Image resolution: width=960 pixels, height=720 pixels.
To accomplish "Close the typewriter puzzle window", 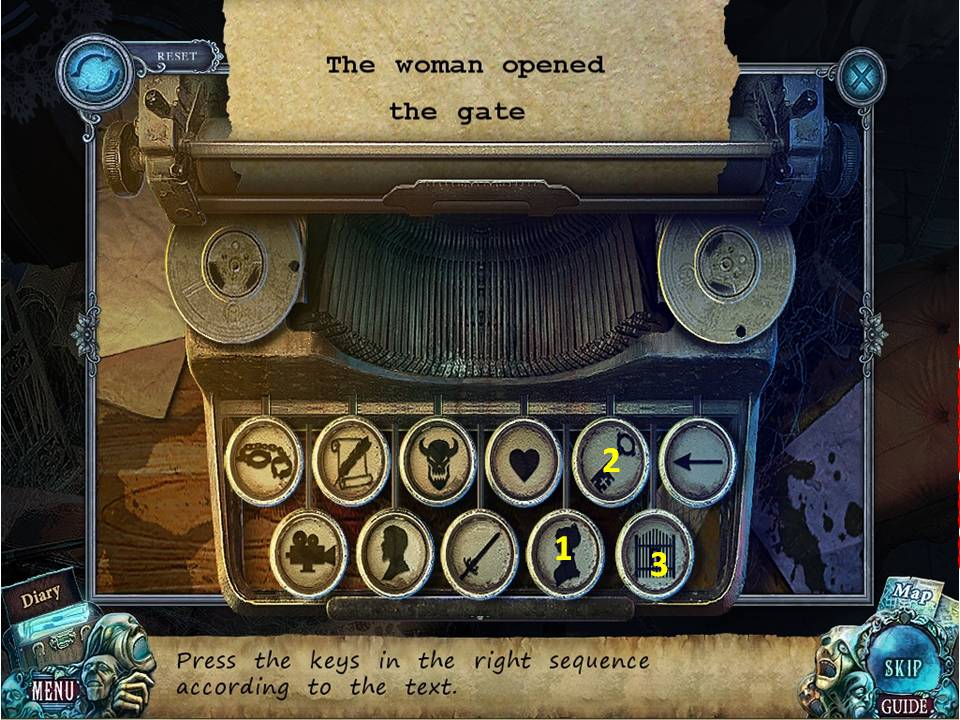I will pyautogui.click(x=860, y=76).
